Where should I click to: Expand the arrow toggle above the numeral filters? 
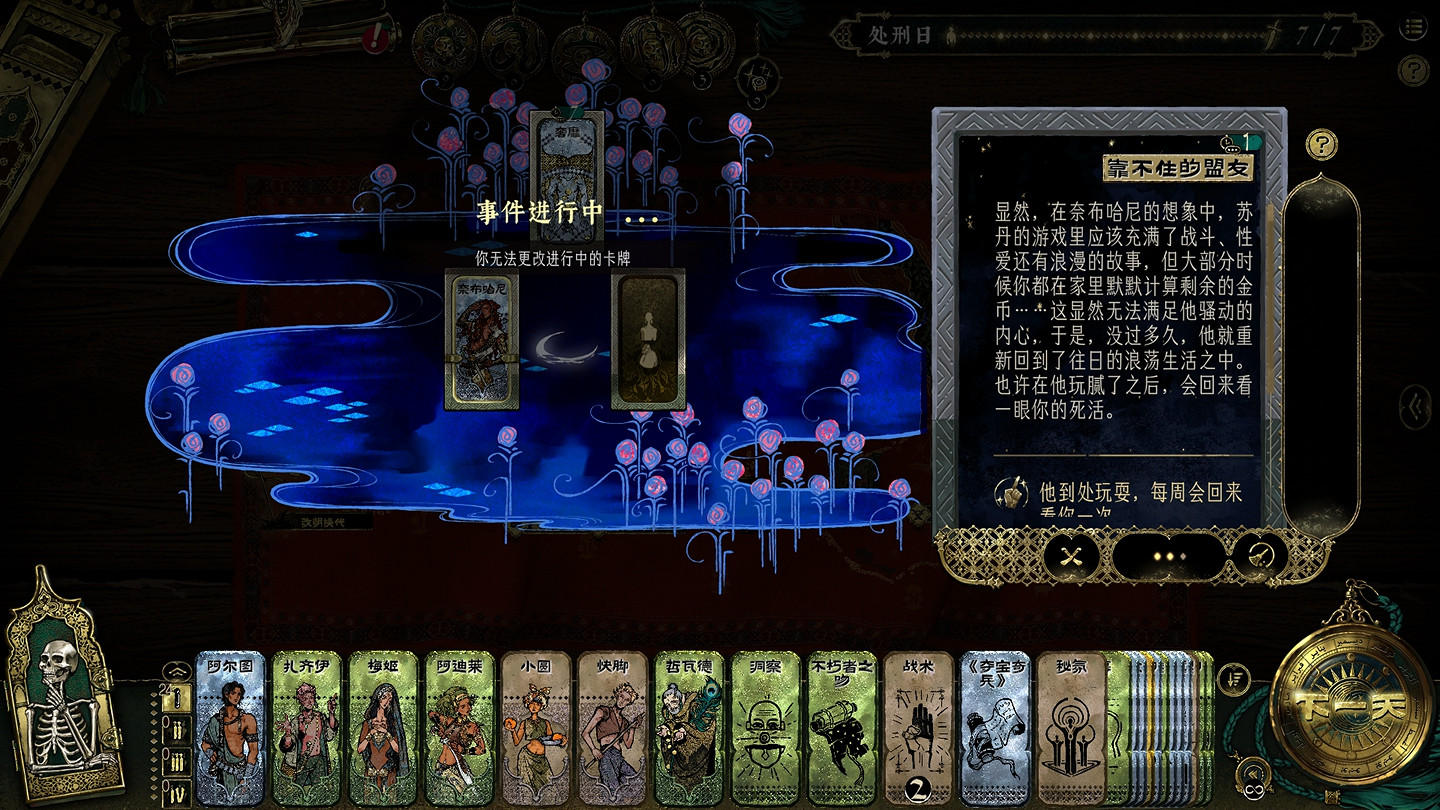(x=177, y=670)
